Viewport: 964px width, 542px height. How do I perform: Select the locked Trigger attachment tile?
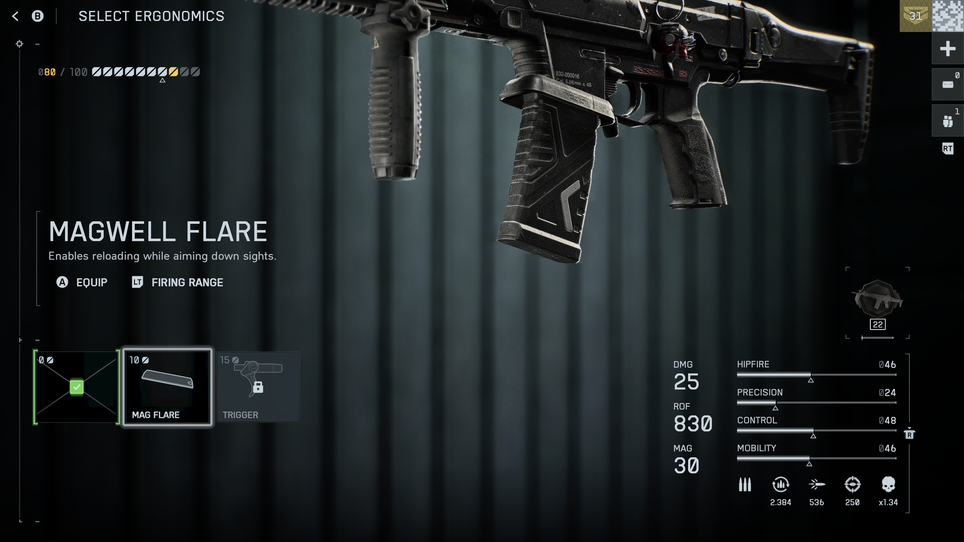coord(257,387)
